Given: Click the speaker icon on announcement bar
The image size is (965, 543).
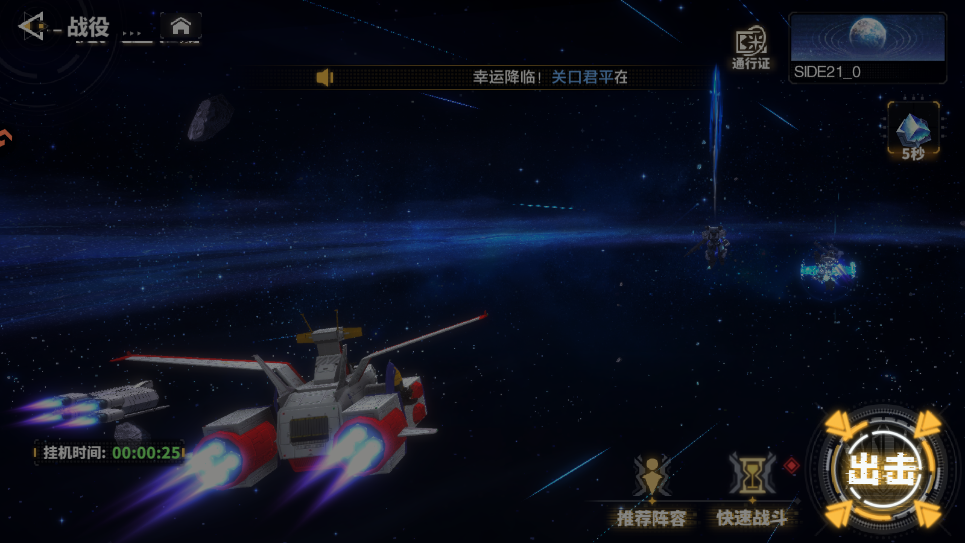Looking at the screenshot, I should click(324, 77).
